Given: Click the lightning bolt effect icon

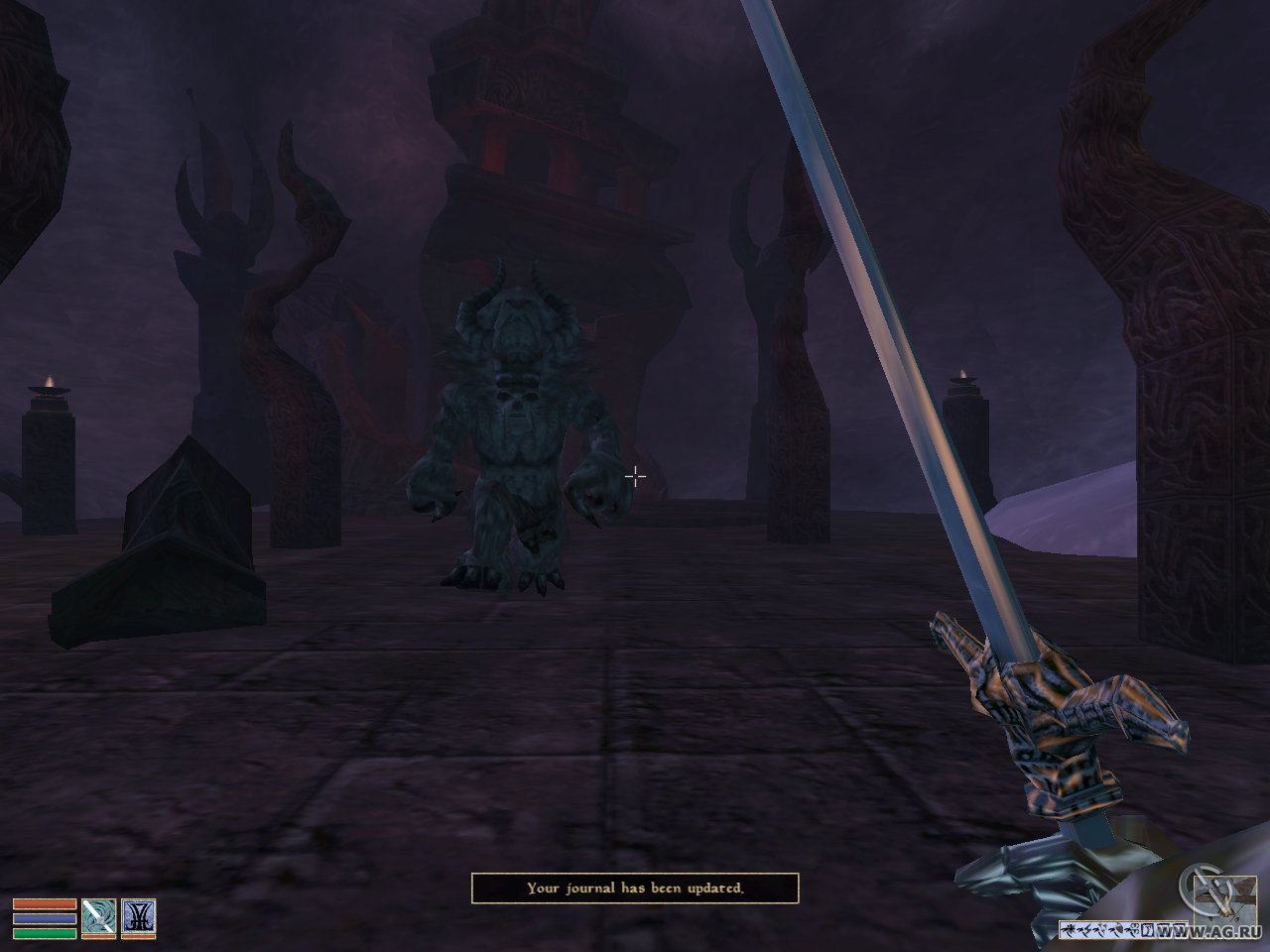Looking at the screenshot, I should (1085, 928).
